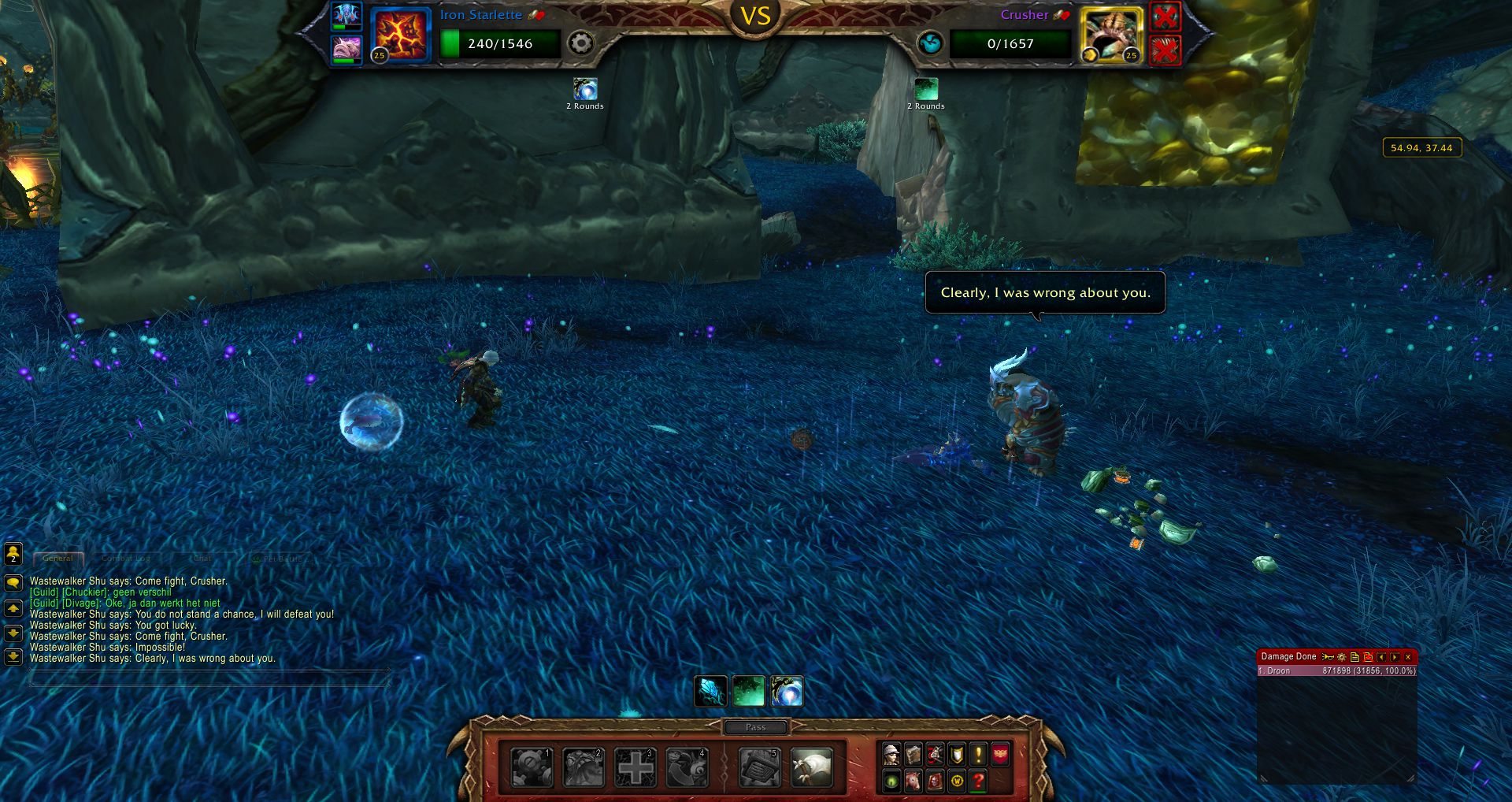Click the Pass turn button
The width and height of the screenshot is (1512, 802).
[x=755, y=727]
